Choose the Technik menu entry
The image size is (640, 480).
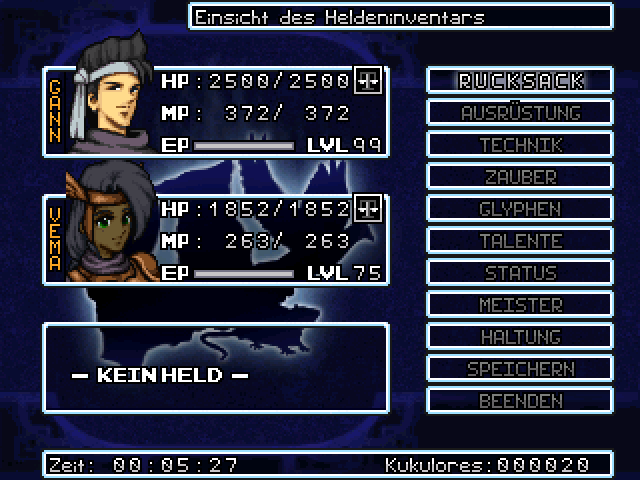520,145
